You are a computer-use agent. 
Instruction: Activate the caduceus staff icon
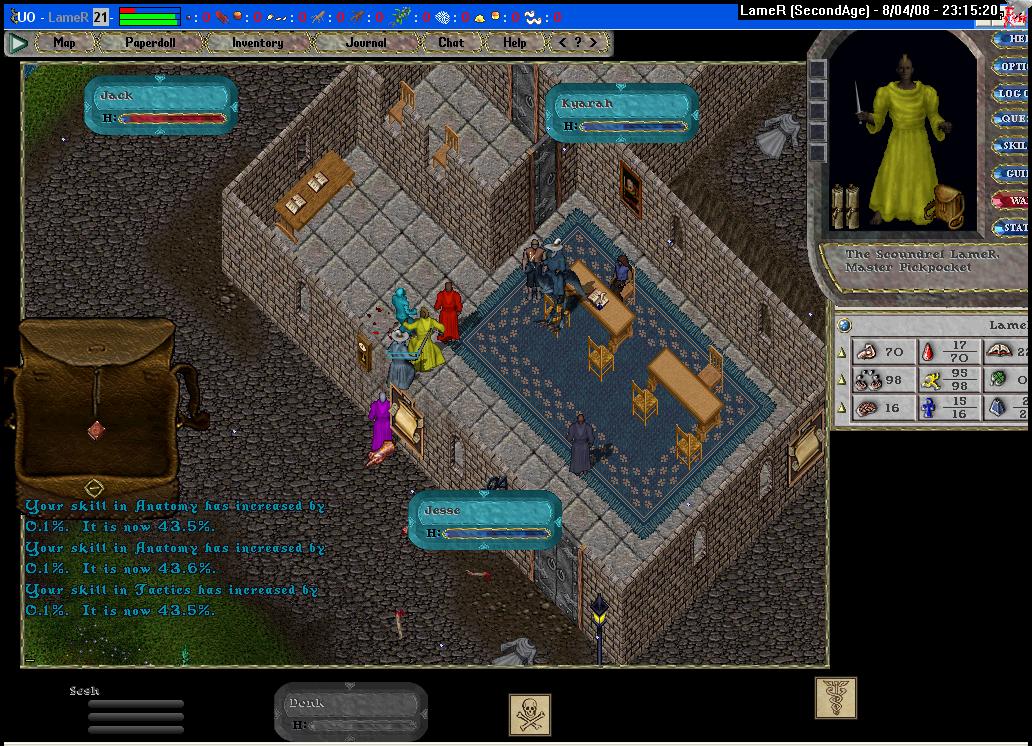835,698
